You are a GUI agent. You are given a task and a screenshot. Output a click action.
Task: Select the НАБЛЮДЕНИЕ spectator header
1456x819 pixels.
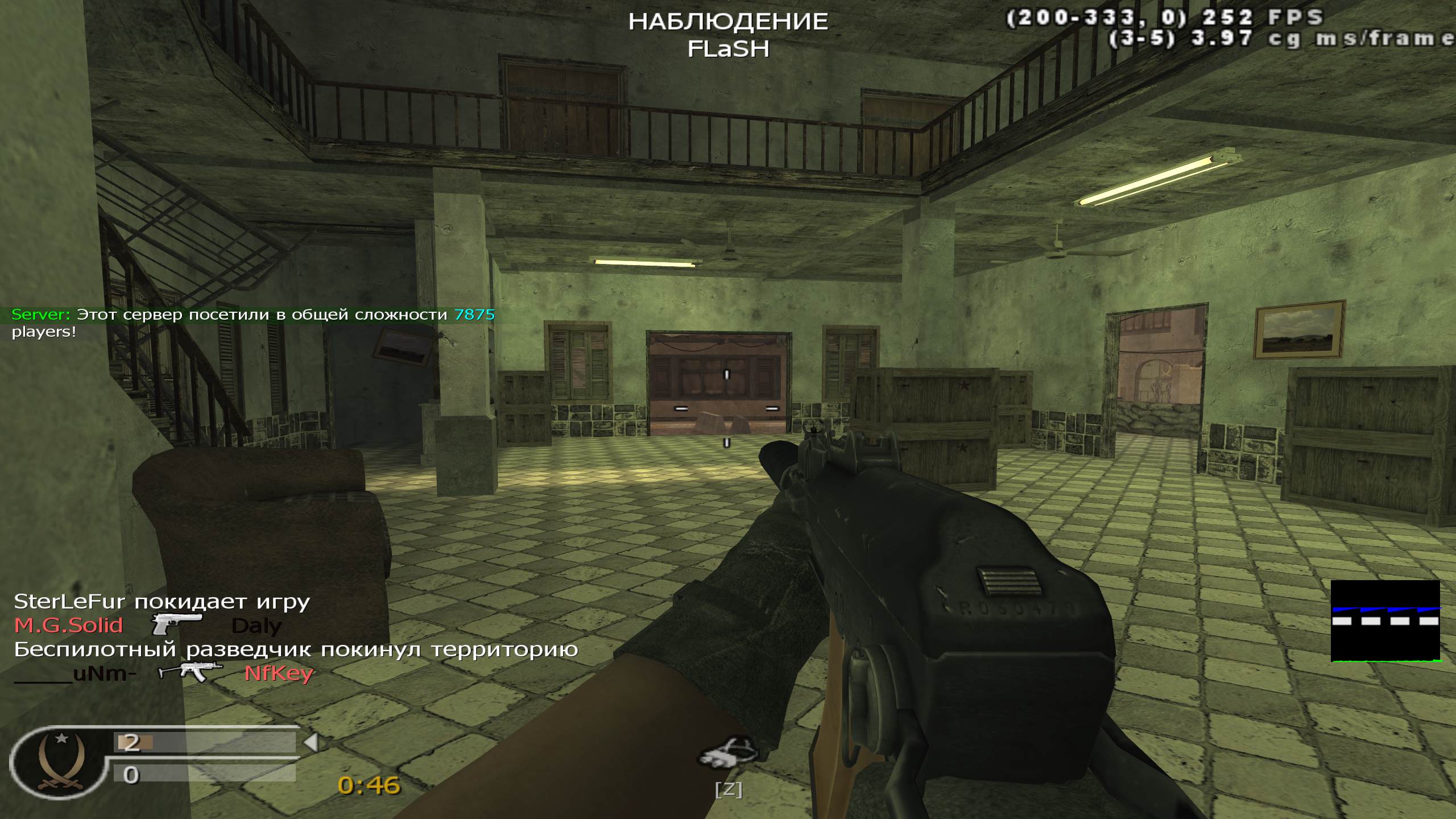click(x=728, y=22)
